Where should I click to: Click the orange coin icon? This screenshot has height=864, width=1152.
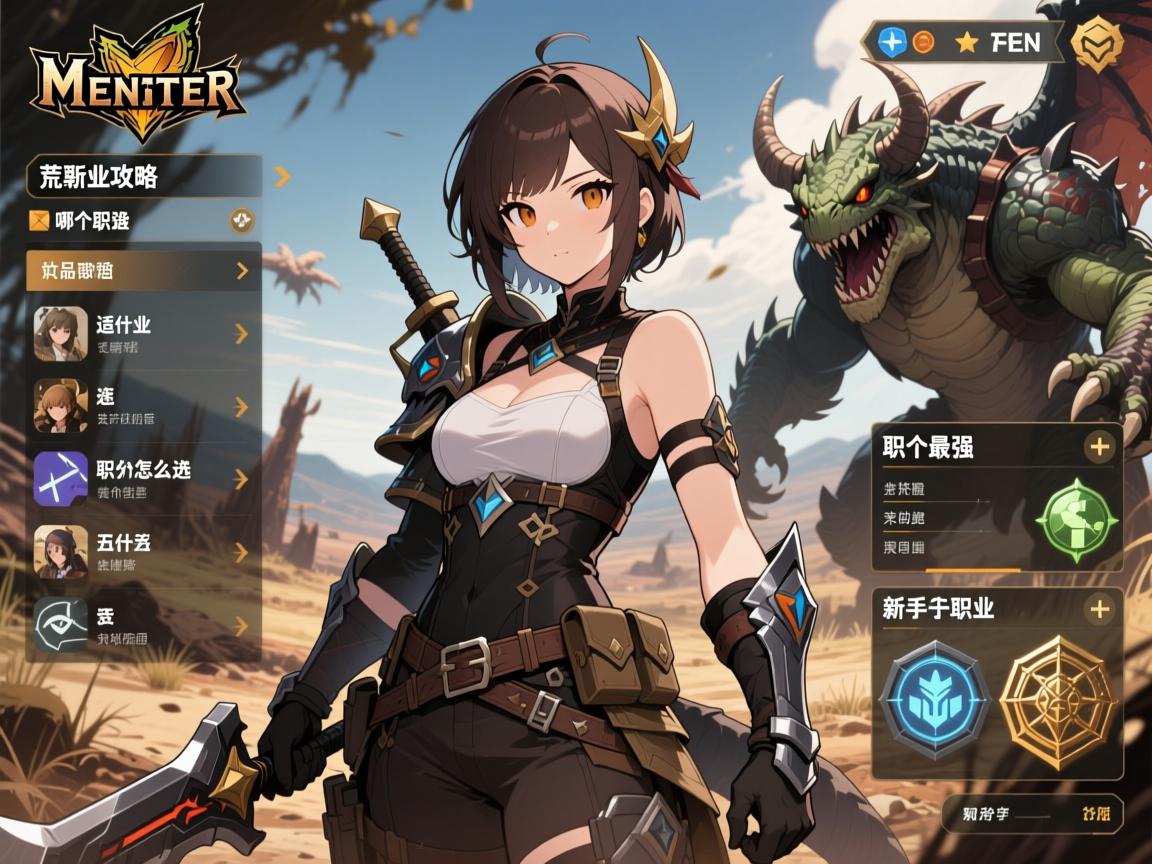(923, 42)
